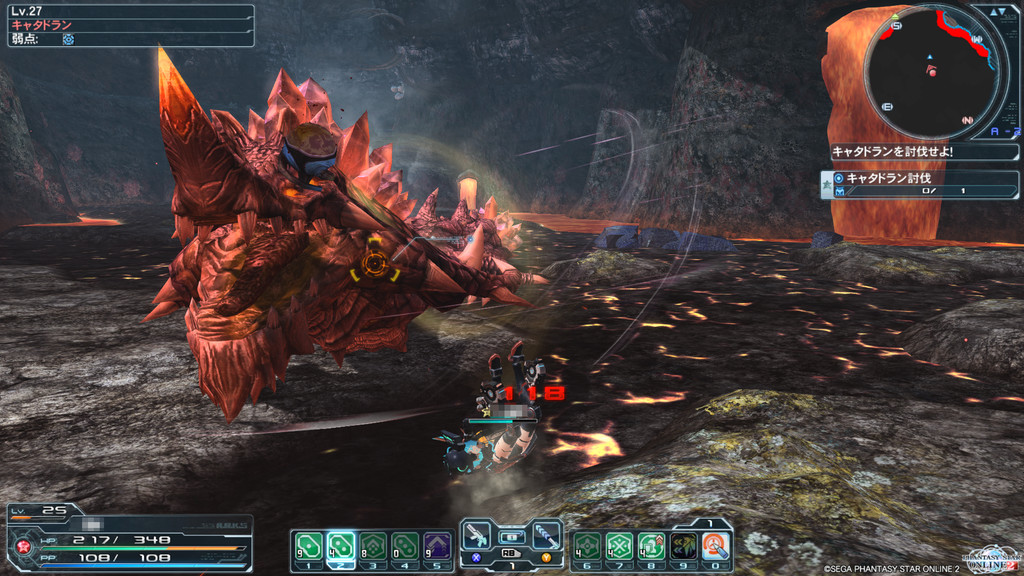1024x576 pixels.
Task: Select the キャタドラン enemy target info panel
Action: click(x=128, y=25)
